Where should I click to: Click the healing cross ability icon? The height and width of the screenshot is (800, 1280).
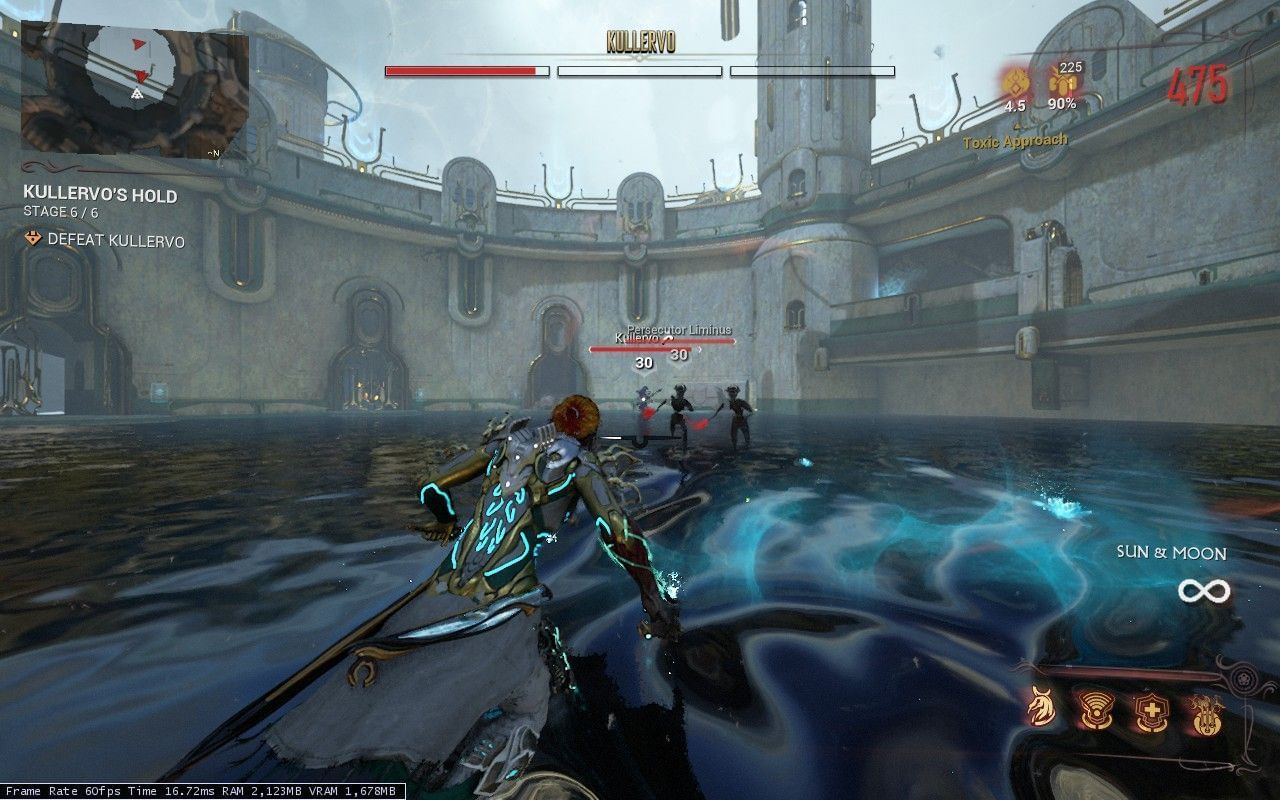point(1152,710)
